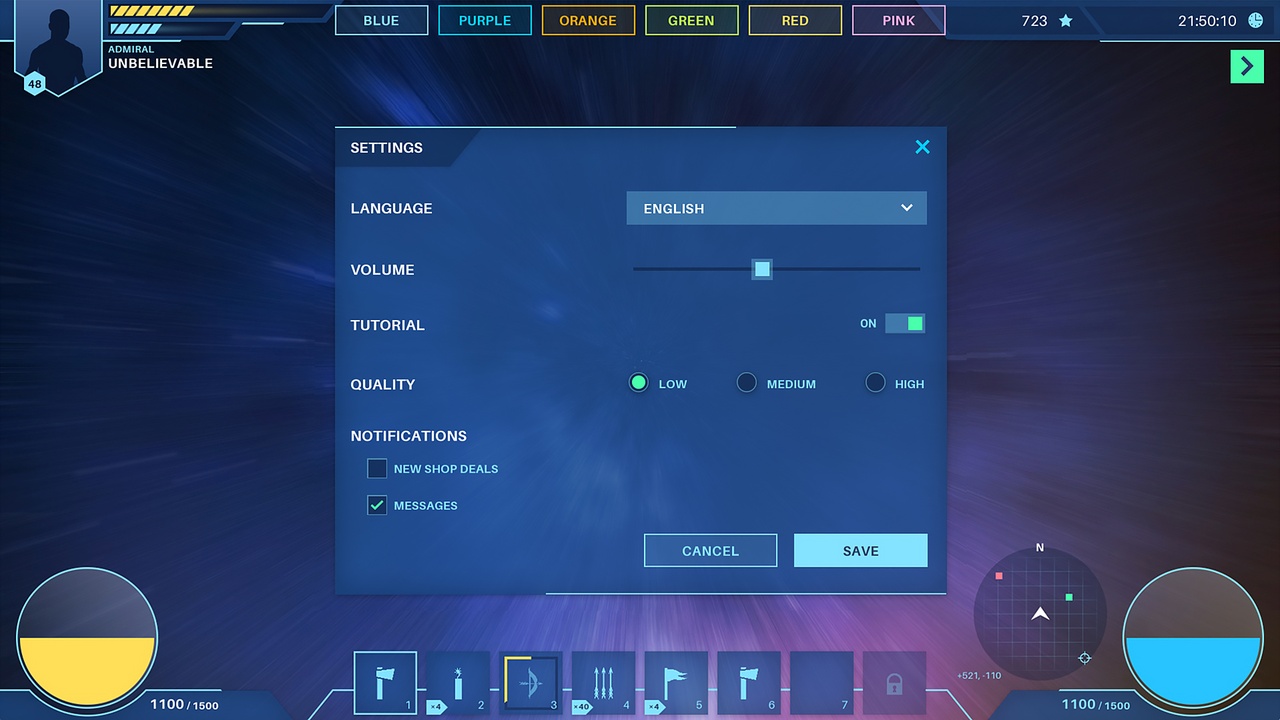Select the High quality radio button

tap(875, 382)
